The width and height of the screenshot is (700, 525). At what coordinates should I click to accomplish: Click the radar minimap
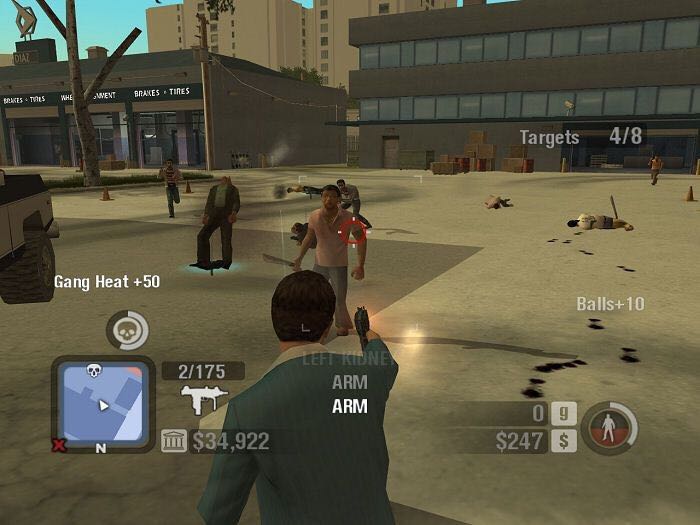point(102,403)
